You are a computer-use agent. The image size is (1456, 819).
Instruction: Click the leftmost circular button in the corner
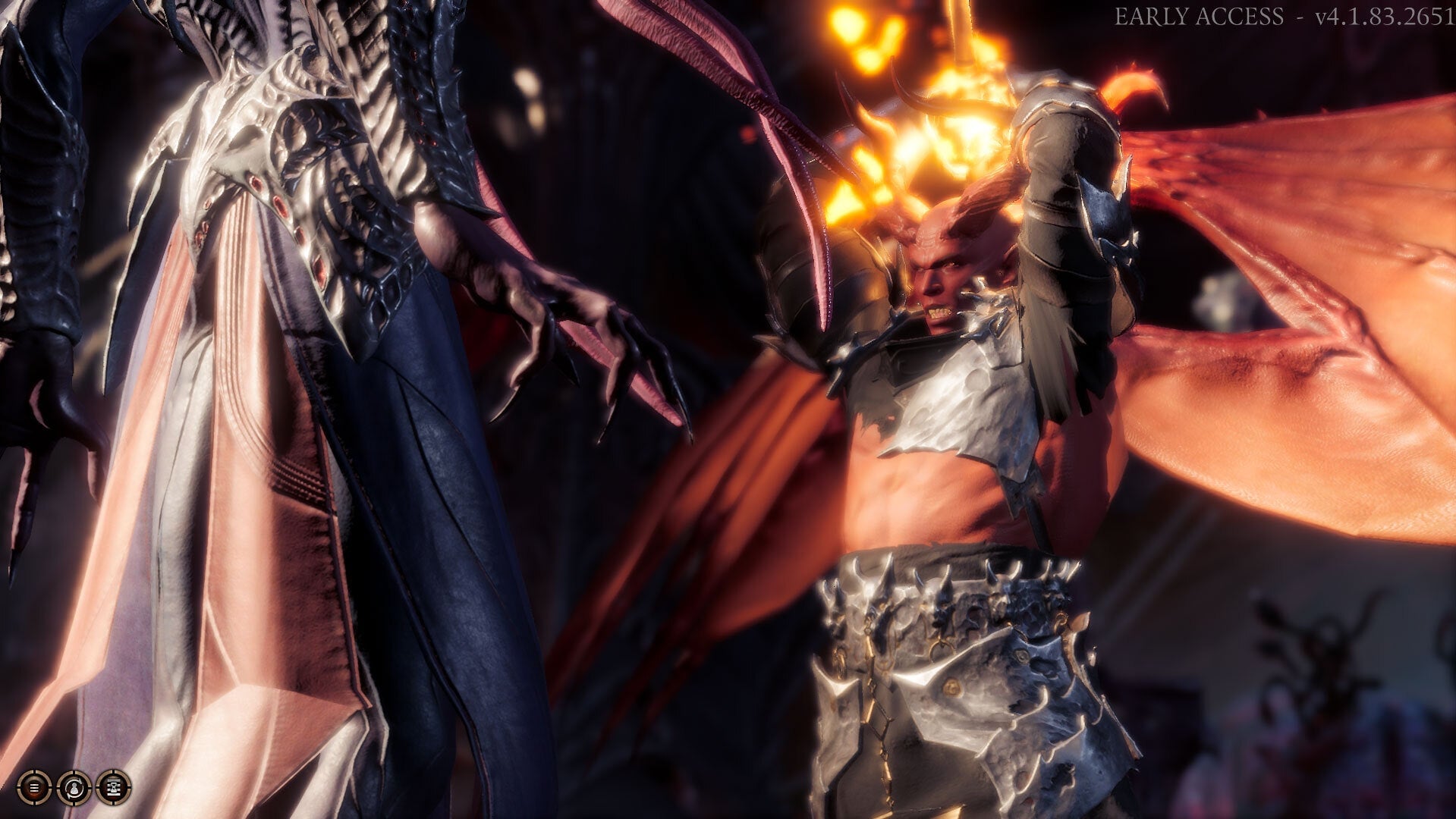tap(34, 789)
